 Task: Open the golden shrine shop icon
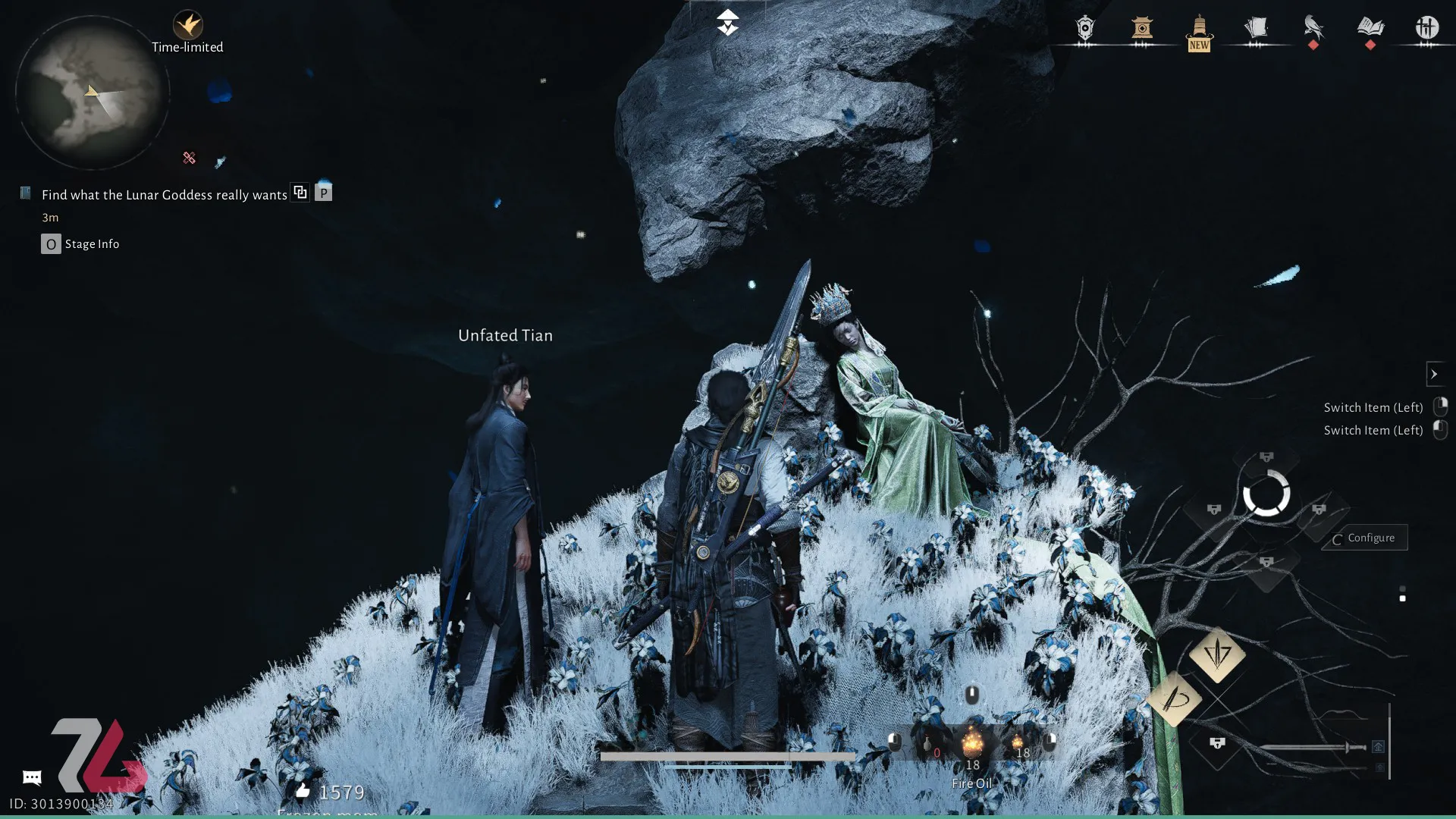1142,29
